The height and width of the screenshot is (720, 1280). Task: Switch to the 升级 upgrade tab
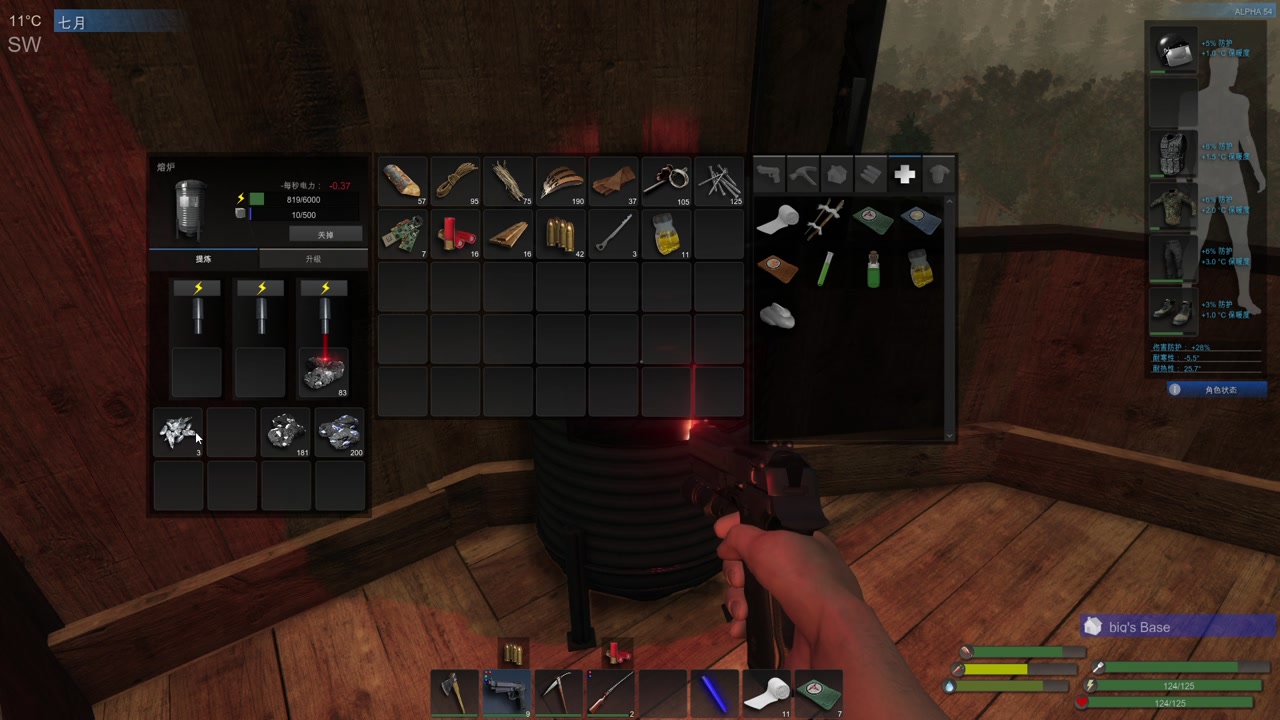point(313,259)
